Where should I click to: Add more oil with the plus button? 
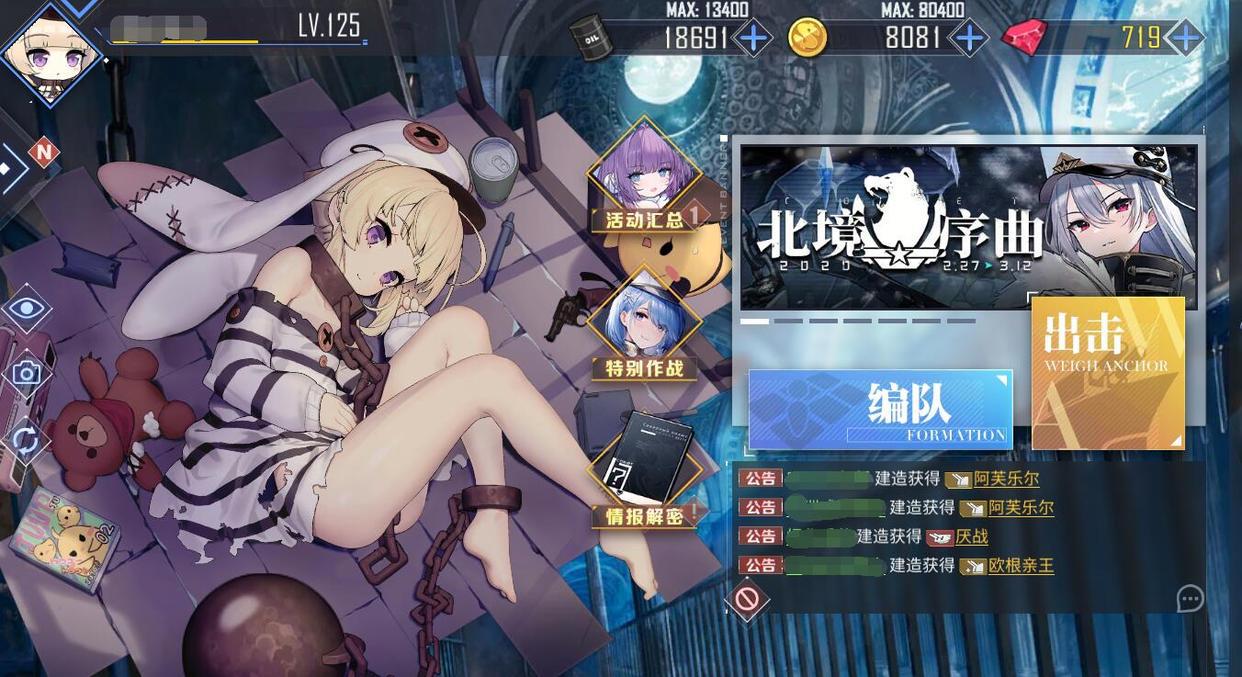coord(753,39)
